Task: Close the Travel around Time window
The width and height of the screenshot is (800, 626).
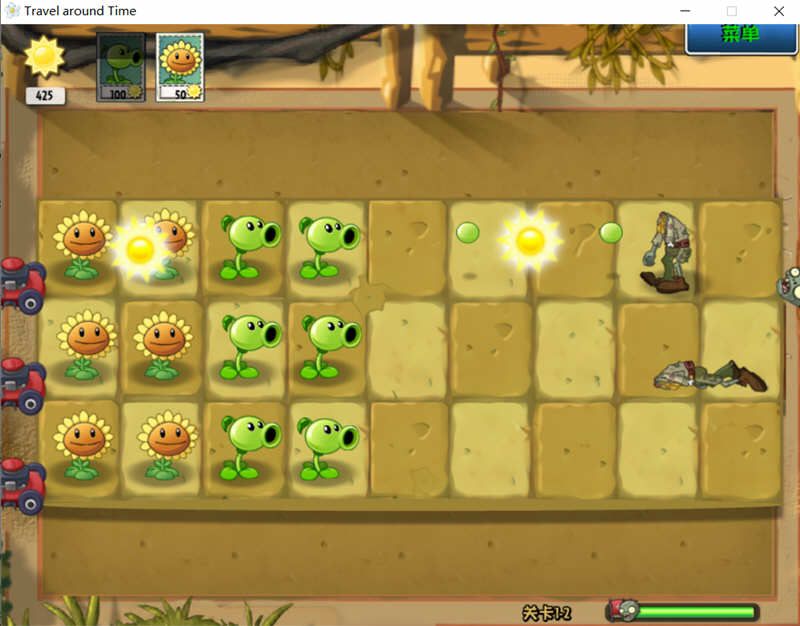Action: coord(778,11)
